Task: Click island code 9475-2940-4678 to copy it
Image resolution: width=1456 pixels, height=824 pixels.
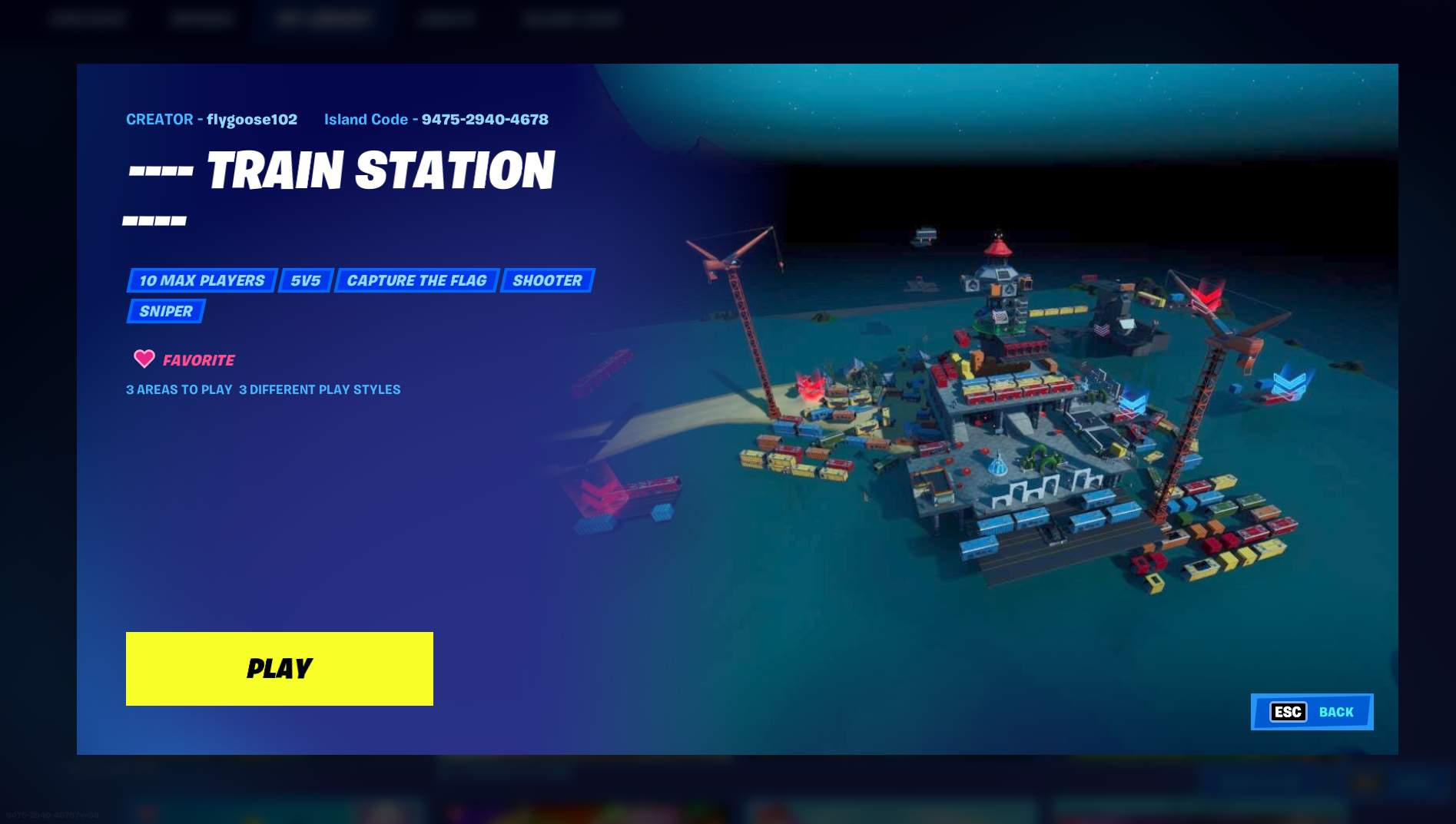Action: (x=484, y=119)
